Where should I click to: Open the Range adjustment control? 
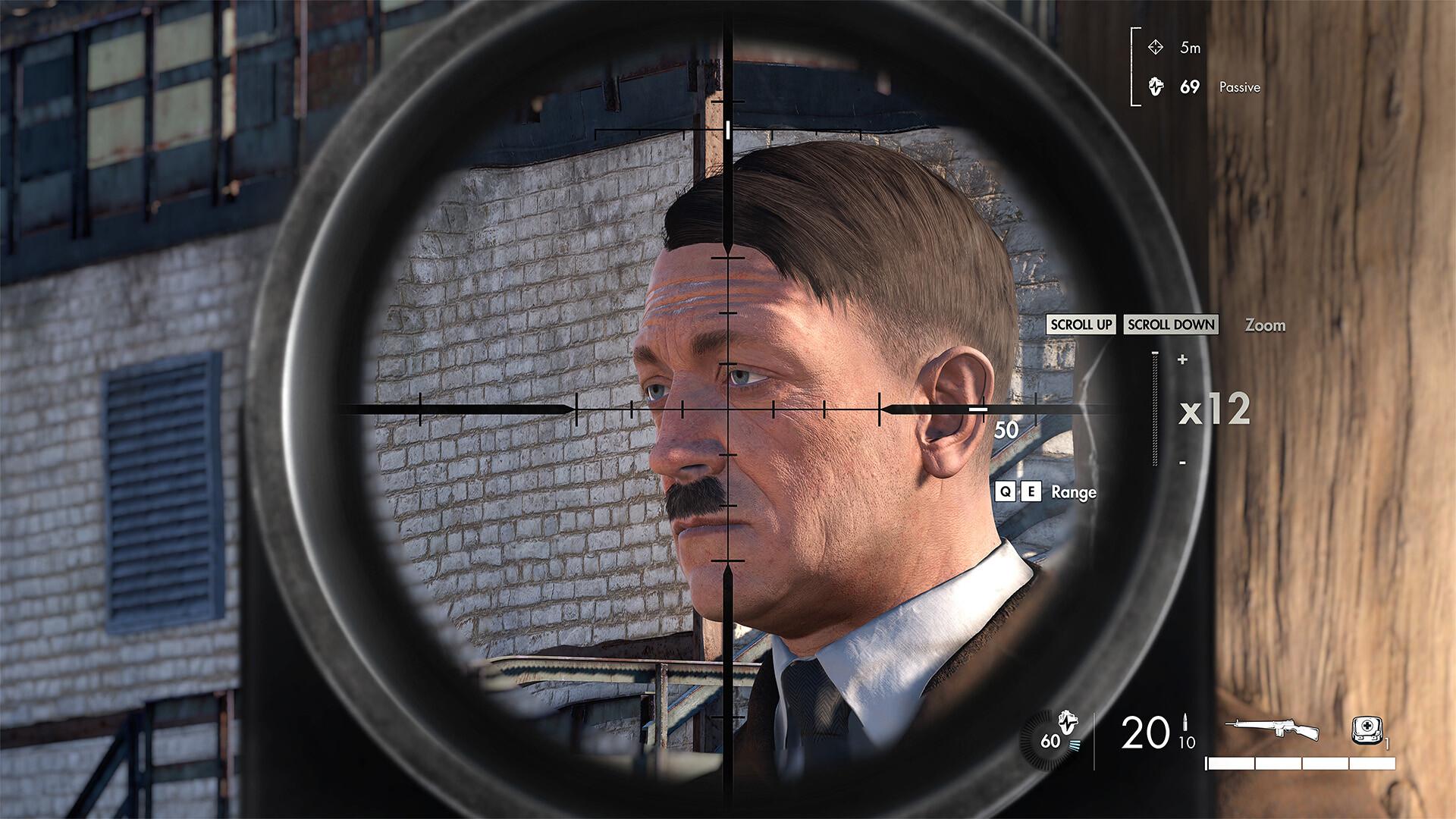point(1073,492)
